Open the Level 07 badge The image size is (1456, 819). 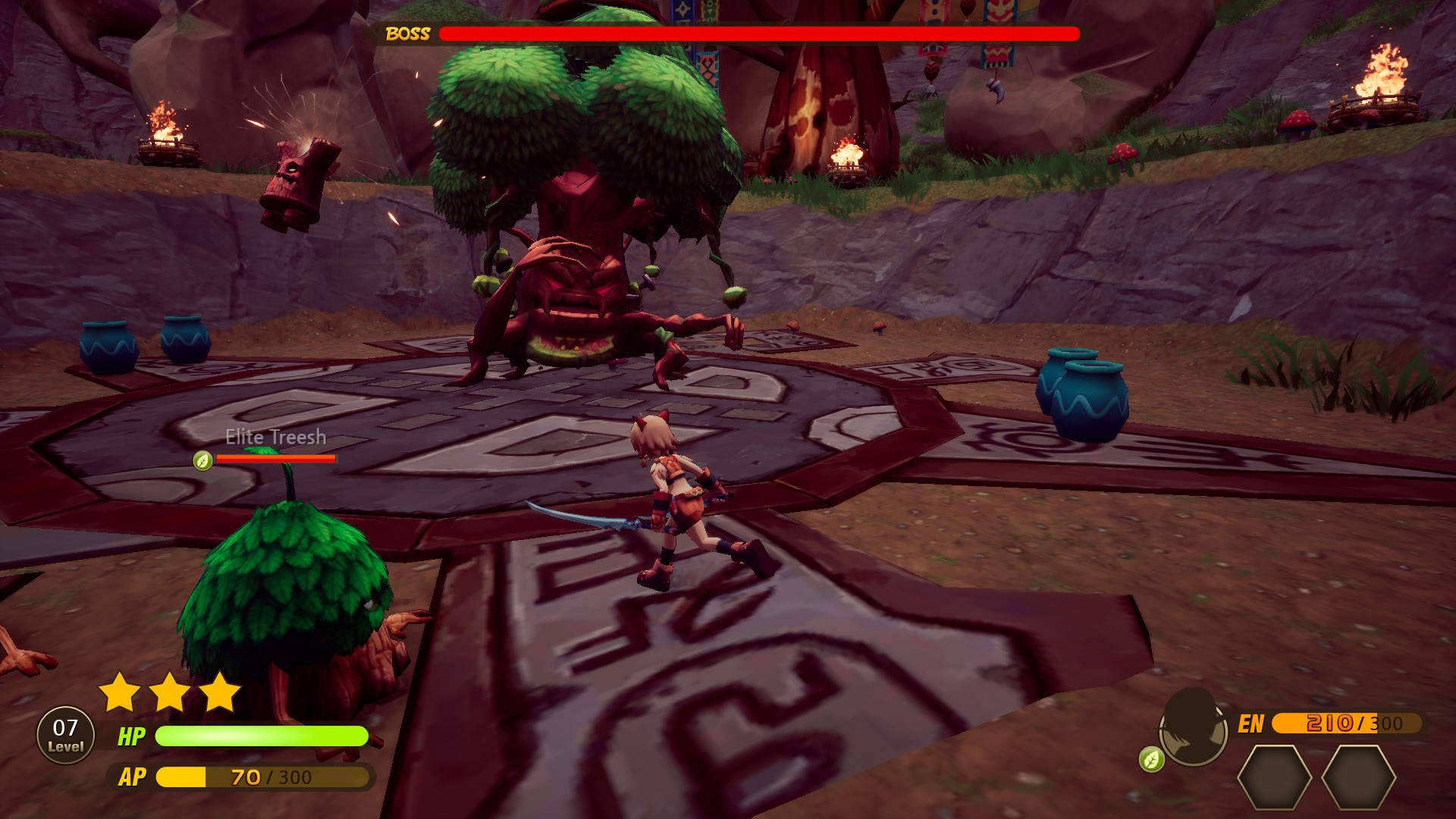click(66, 735)
